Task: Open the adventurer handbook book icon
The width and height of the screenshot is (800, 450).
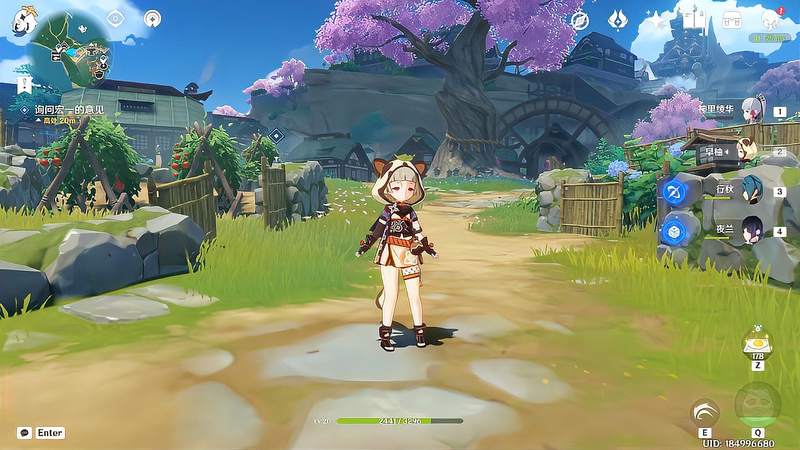Action: (x=694, y=19)
